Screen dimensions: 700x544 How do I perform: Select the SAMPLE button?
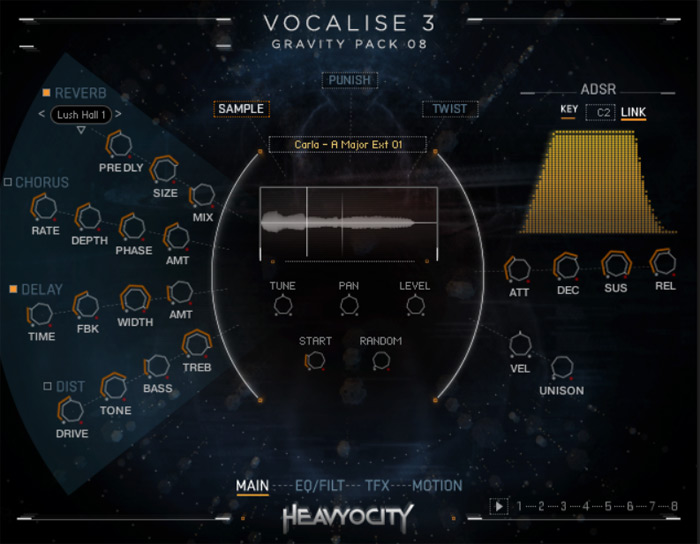tap(240, 109)
